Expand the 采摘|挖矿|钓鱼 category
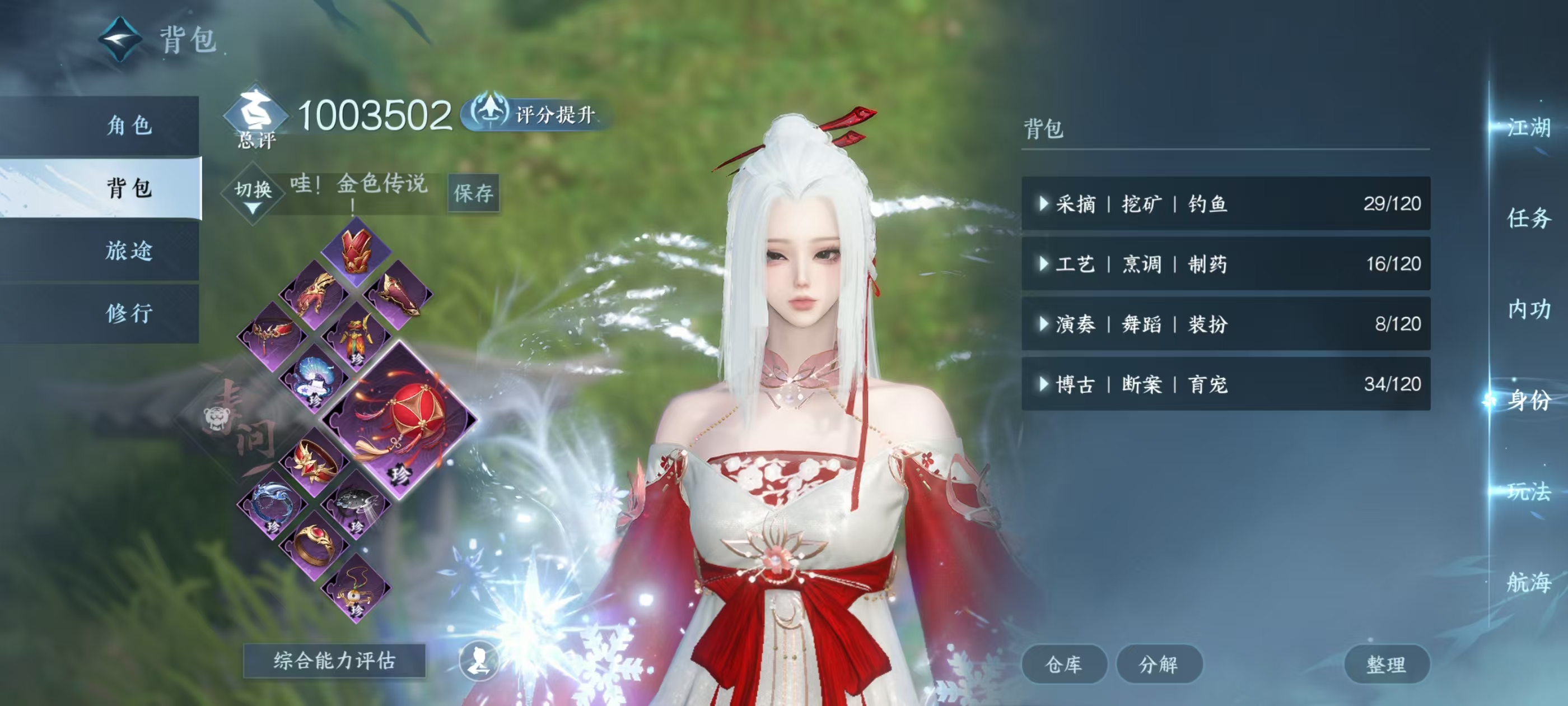 [1224, 203]
